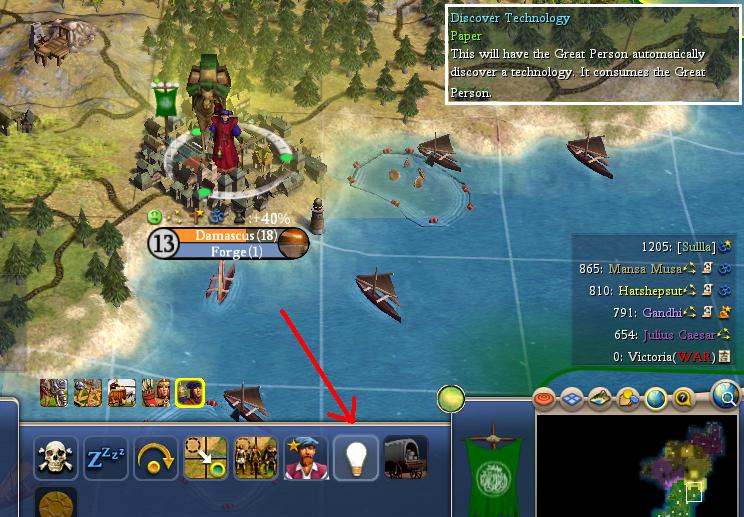Viewport: 744px width, 517px height.
Task: Open the globe view magnifier button
Action: (726, 395)
